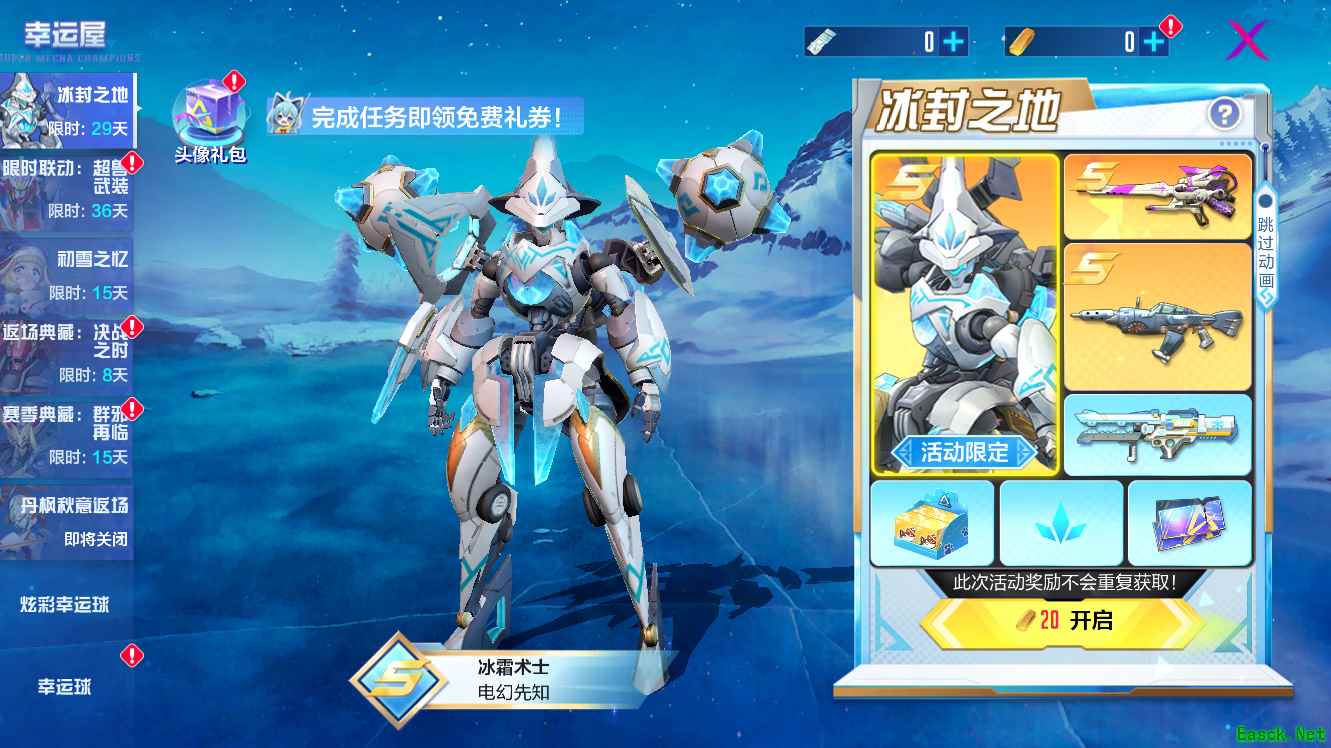Click the gold bar currency icon
Screen dimensions: 1331x748
1021,39
